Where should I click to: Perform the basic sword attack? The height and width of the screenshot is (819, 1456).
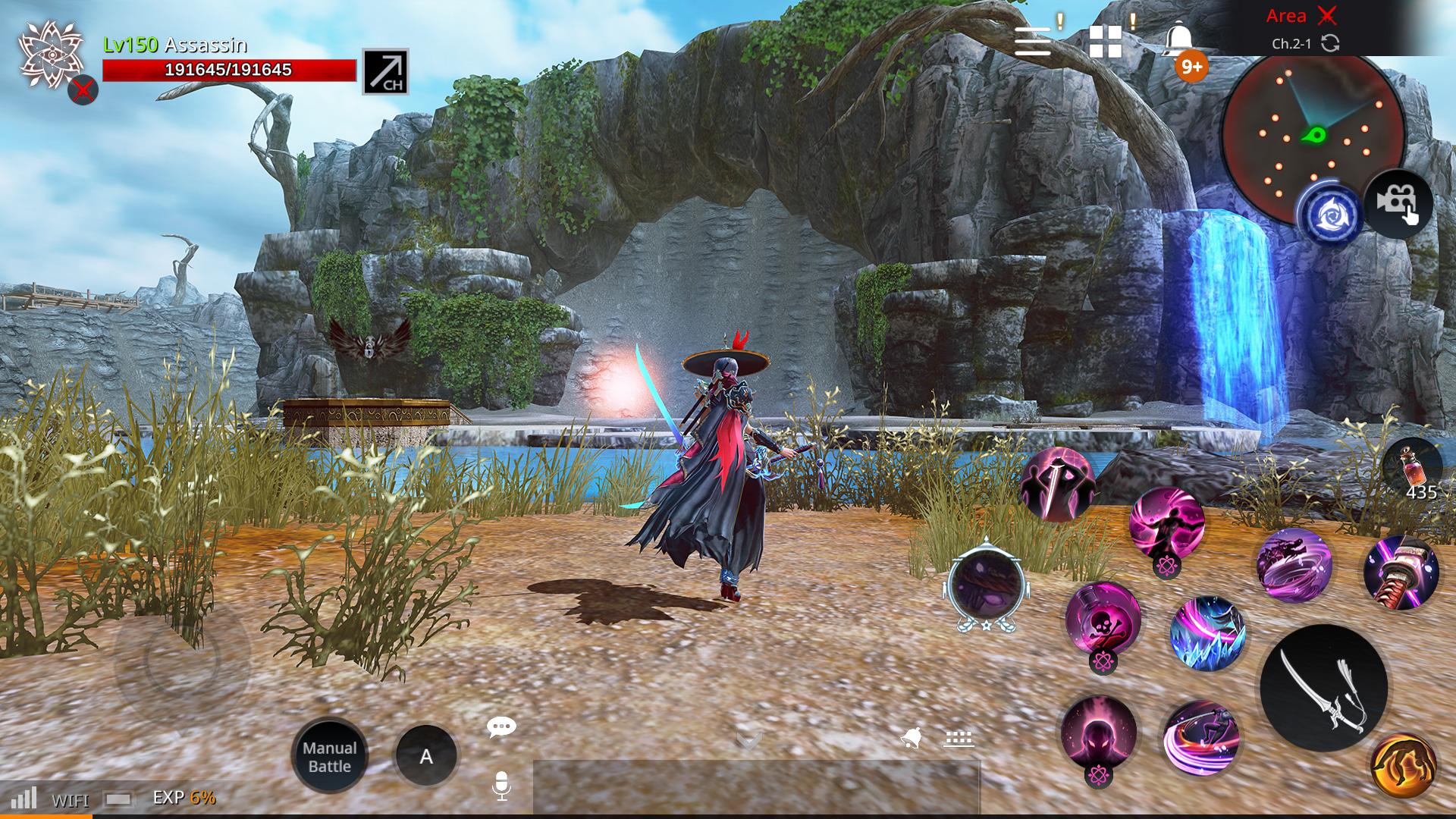point(1323,689)
